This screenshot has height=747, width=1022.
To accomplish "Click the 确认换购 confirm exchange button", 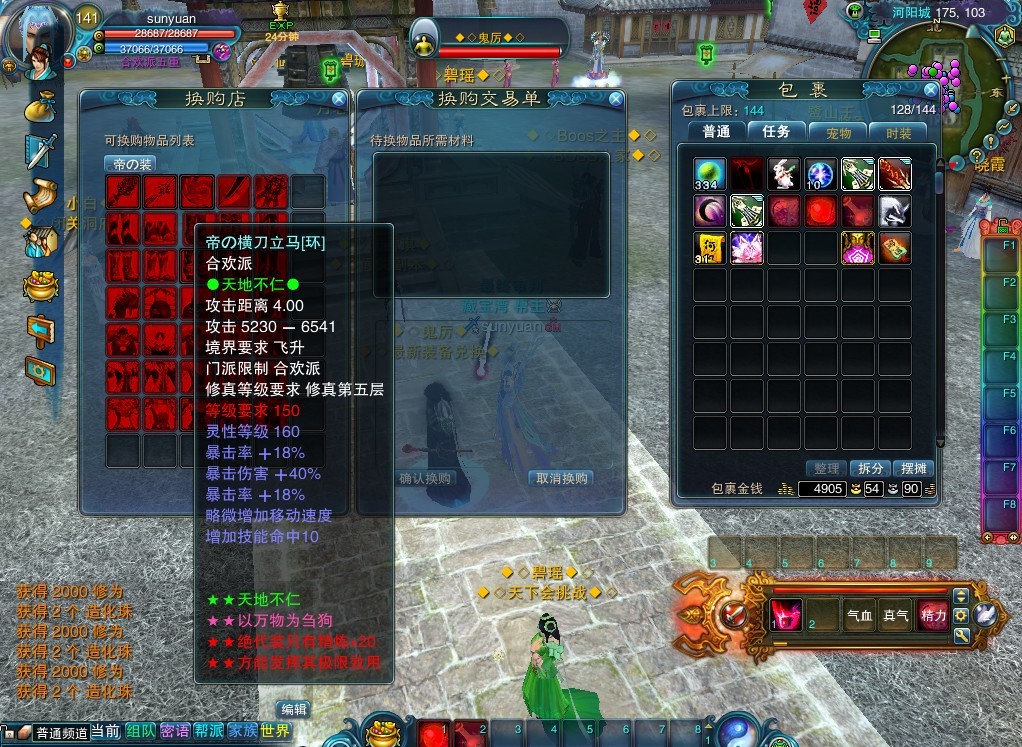I will [x=427, y=478].
